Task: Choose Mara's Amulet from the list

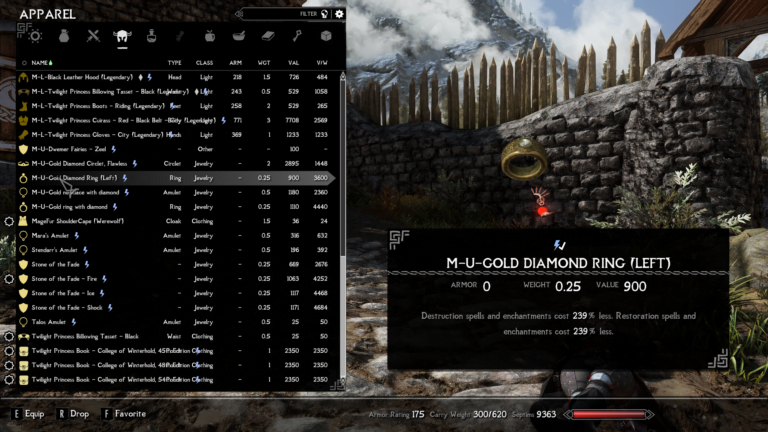Action: (54, 236)
